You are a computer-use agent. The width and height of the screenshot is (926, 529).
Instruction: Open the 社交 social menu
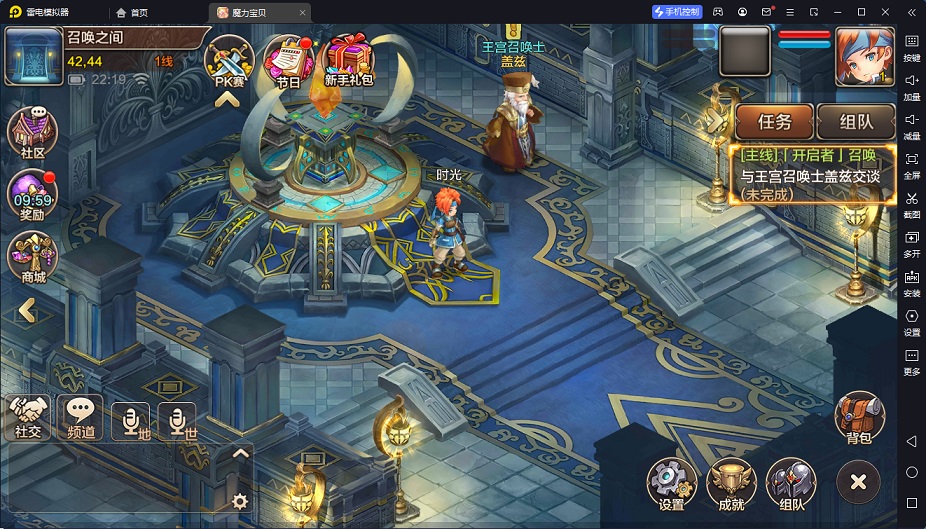(x=28, y=415)
